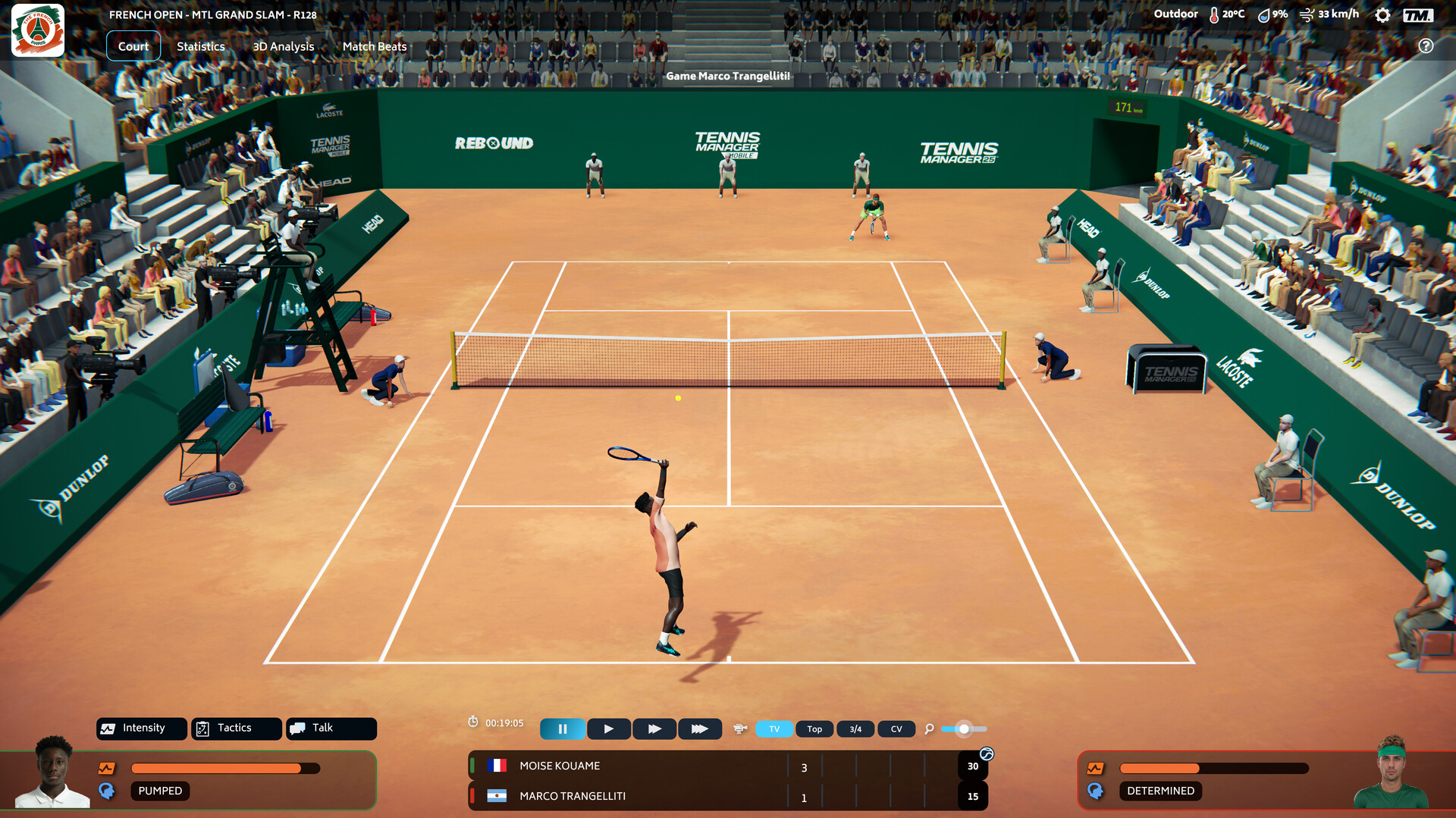Viewport: 1456px width, 818px height.
Task: Switch camera view to Top
Action: (x=814, y=729)
